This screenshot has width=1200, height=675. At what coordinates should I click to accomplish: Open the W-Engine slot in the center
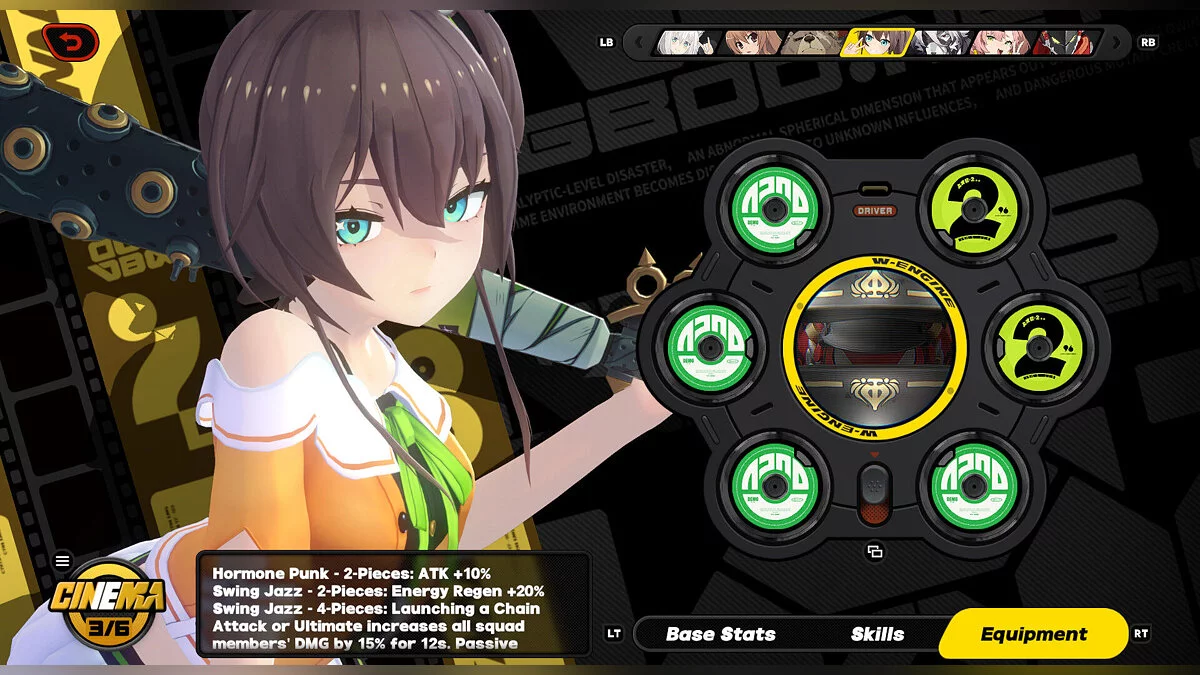tap(874, 346)
